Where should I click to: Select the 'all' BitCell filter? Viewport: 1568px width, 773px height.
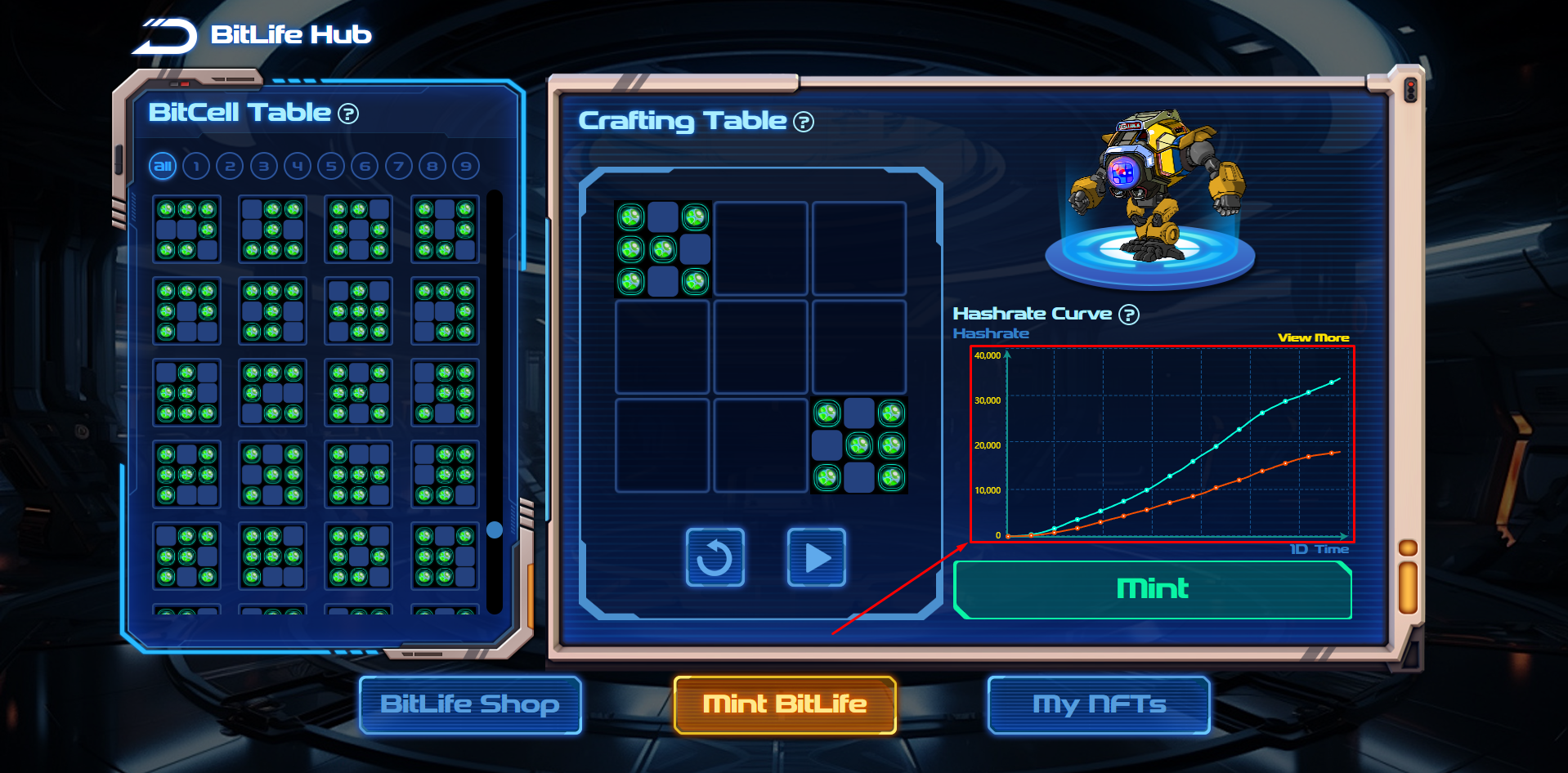point(163,167)
